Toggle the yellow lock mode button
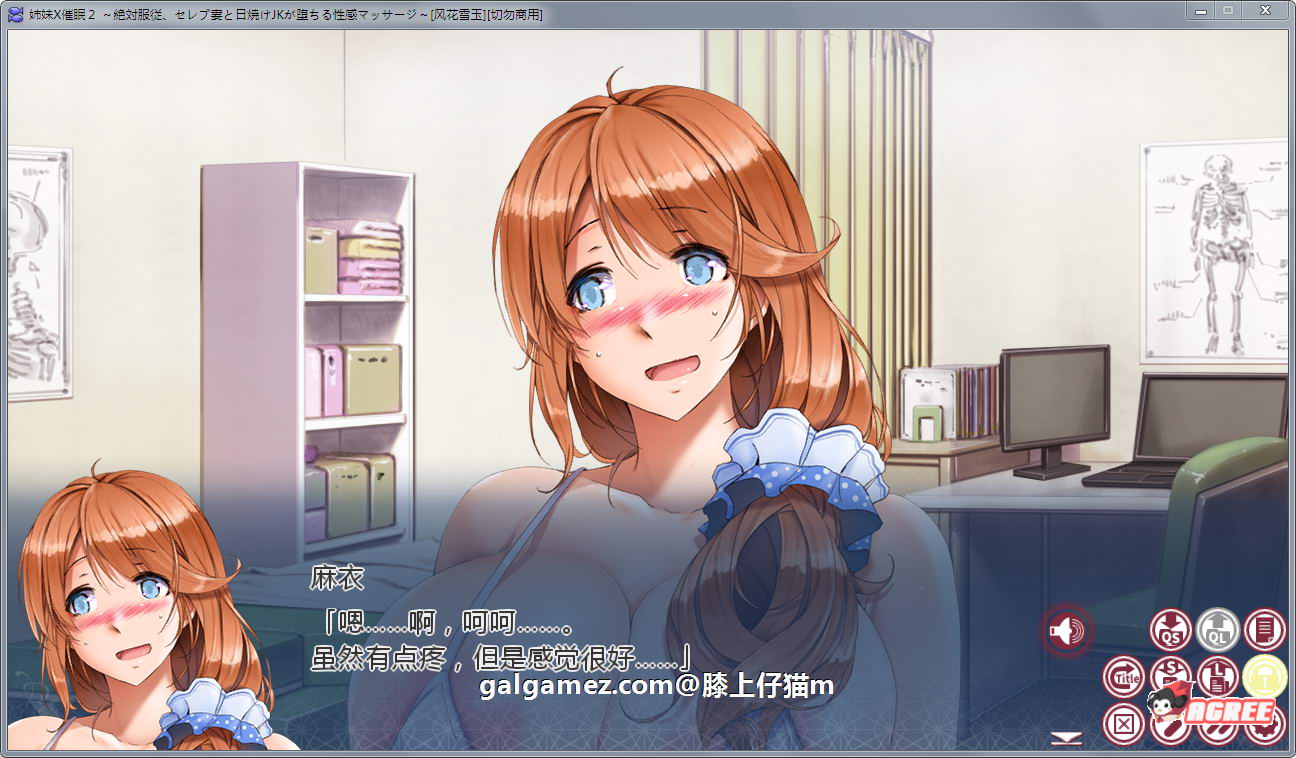The height and width of the screenshot is (758, 1296). click(1265, 677)
